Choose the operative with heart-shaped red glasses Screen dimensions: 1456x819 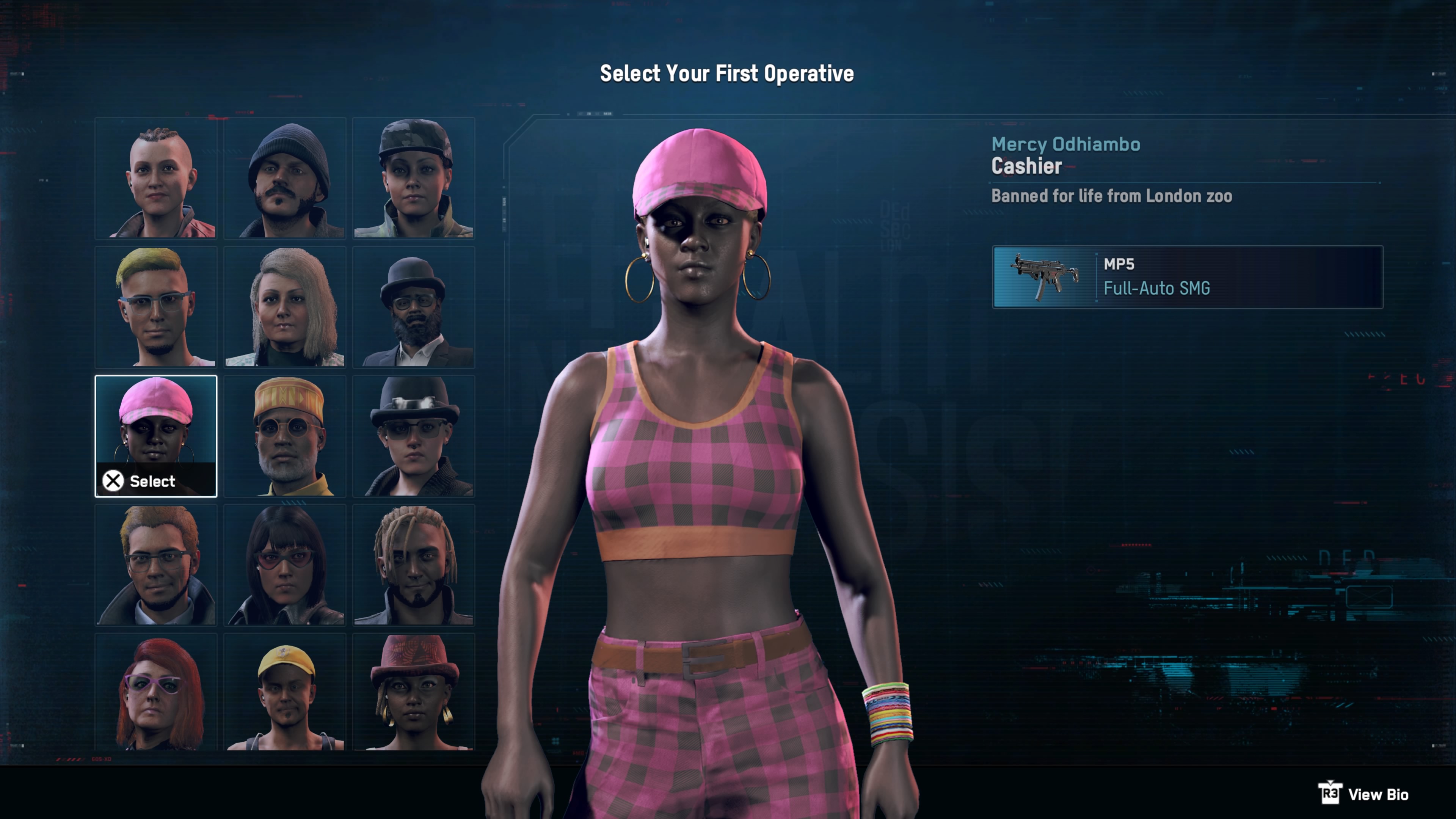click(x=285, y=565)
